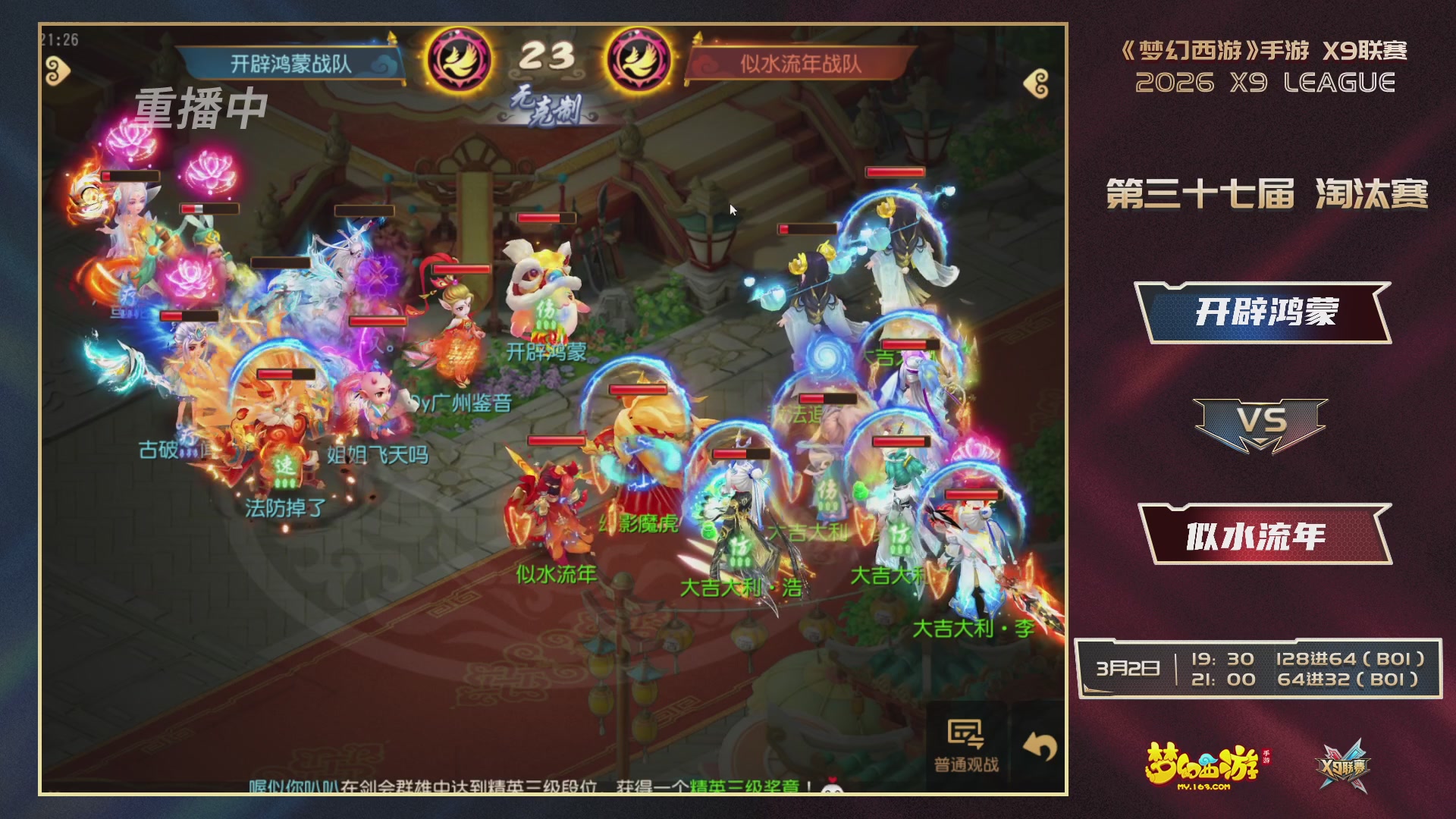Image resolution: width=1456 pixels, height=819 pixels.
Task: Select the 开辟鸿蒙战队 team banner tab
Action: pos(281,64)
